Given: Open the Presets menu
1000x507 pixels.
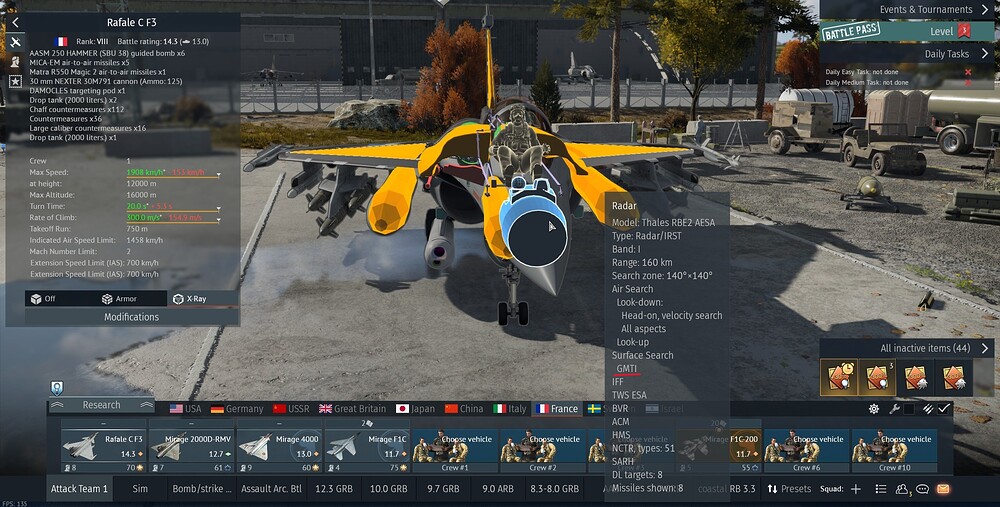Looking at the screenshot, I should (789, 489).
